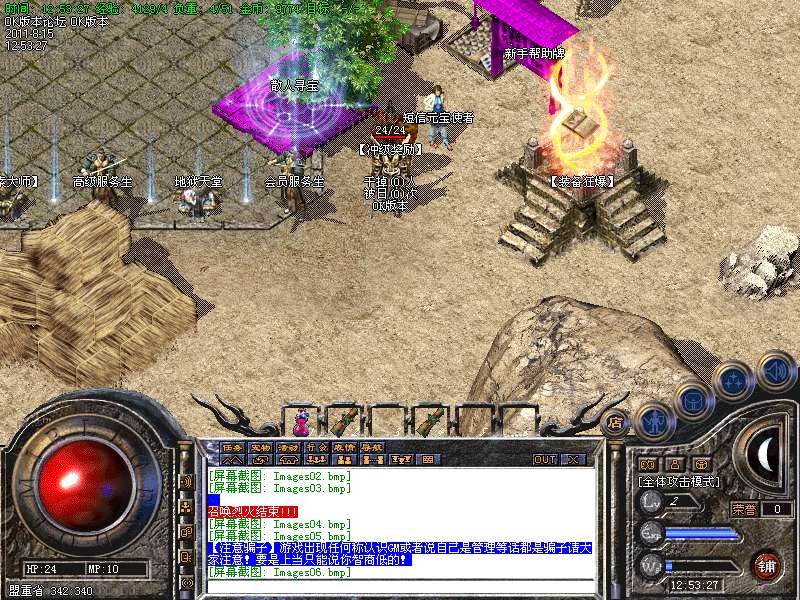
Task: Click the 宝物 treasure button
Action: [x=260, y=447]
